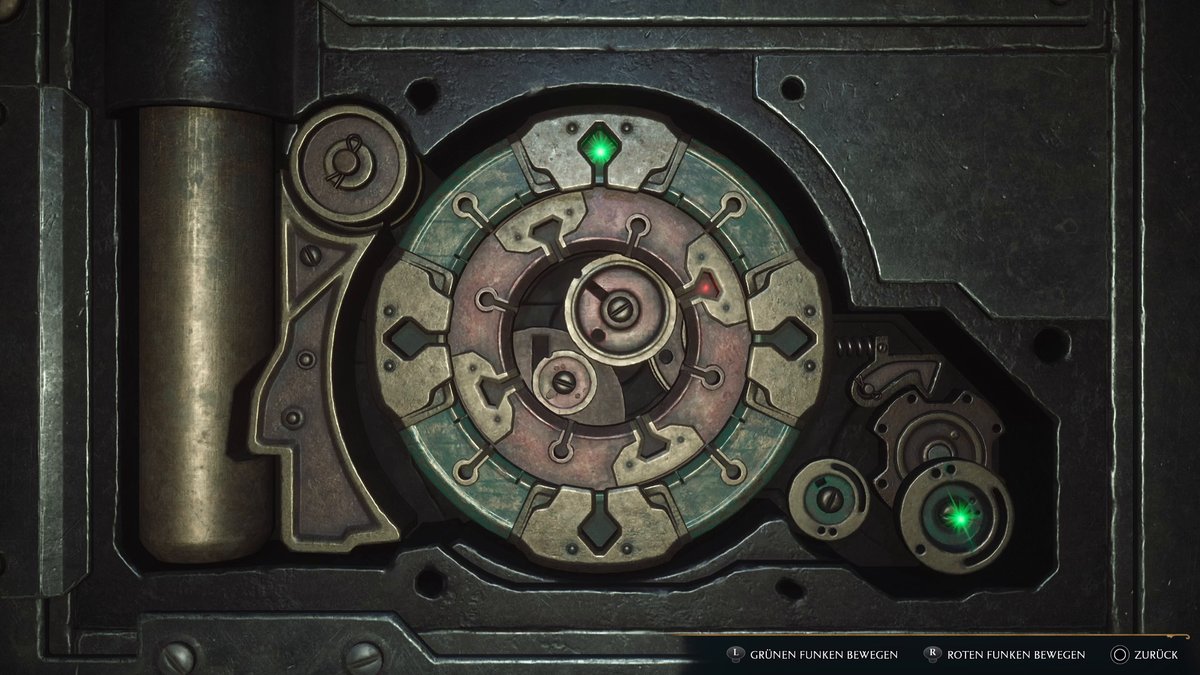Click the glowing green gear indicator
1200x675 pixels.
coord(958,516)
